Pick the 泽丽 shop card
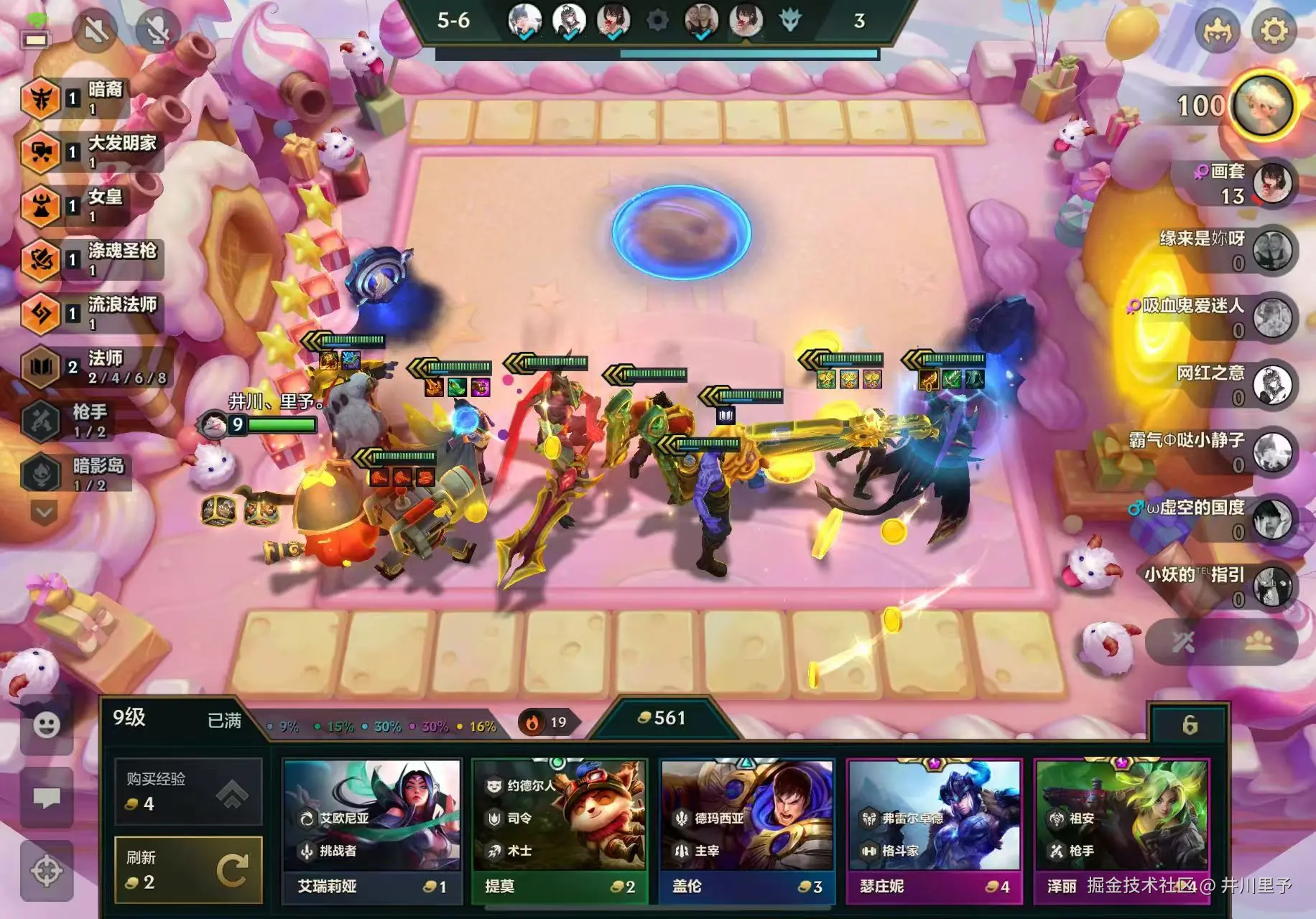 pos(1121,831)
